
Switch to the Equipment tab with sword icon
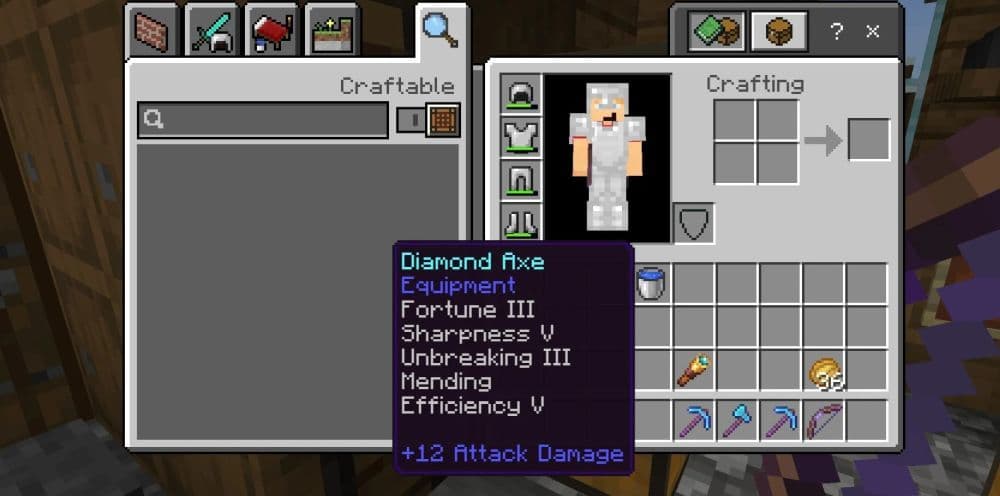[212, 32]
